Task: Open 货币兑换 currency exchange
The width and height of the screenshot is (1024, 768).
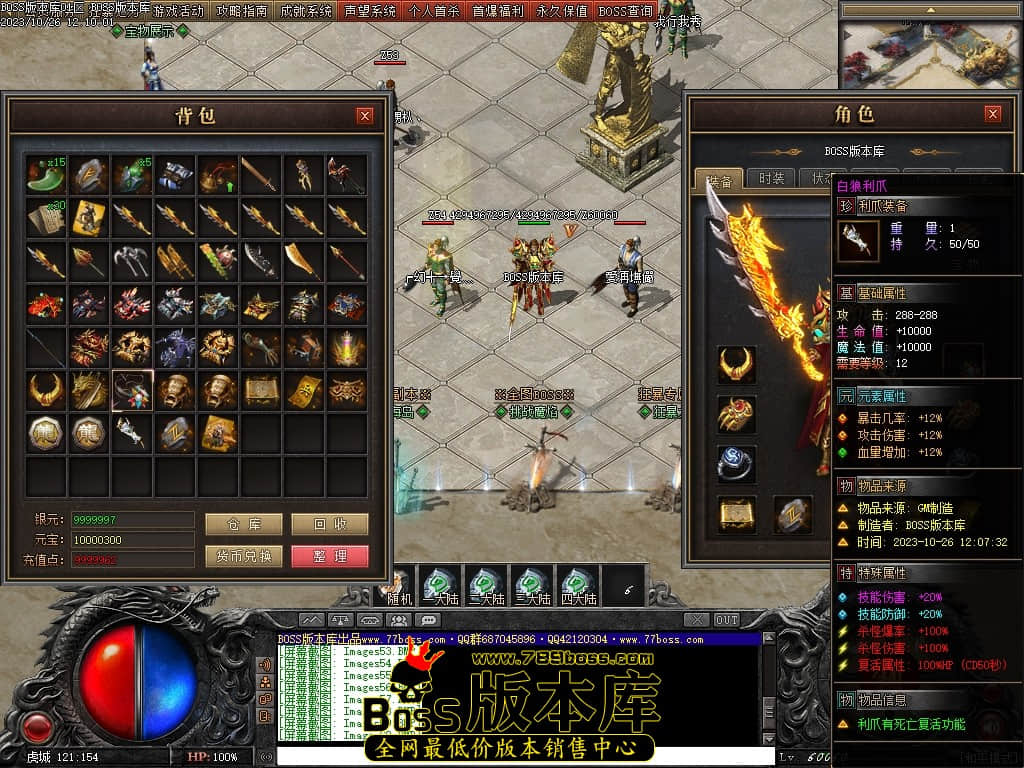Action: coord(243,556)
